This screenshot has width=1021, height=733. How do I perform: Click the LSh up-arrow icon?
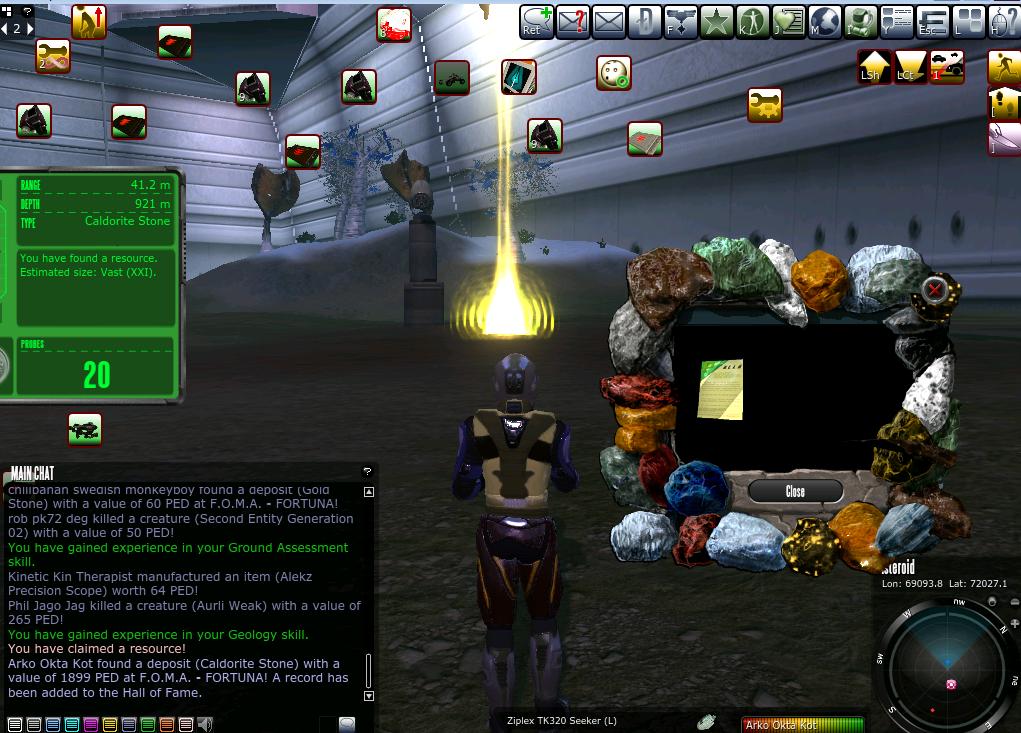tap(874, 67)
